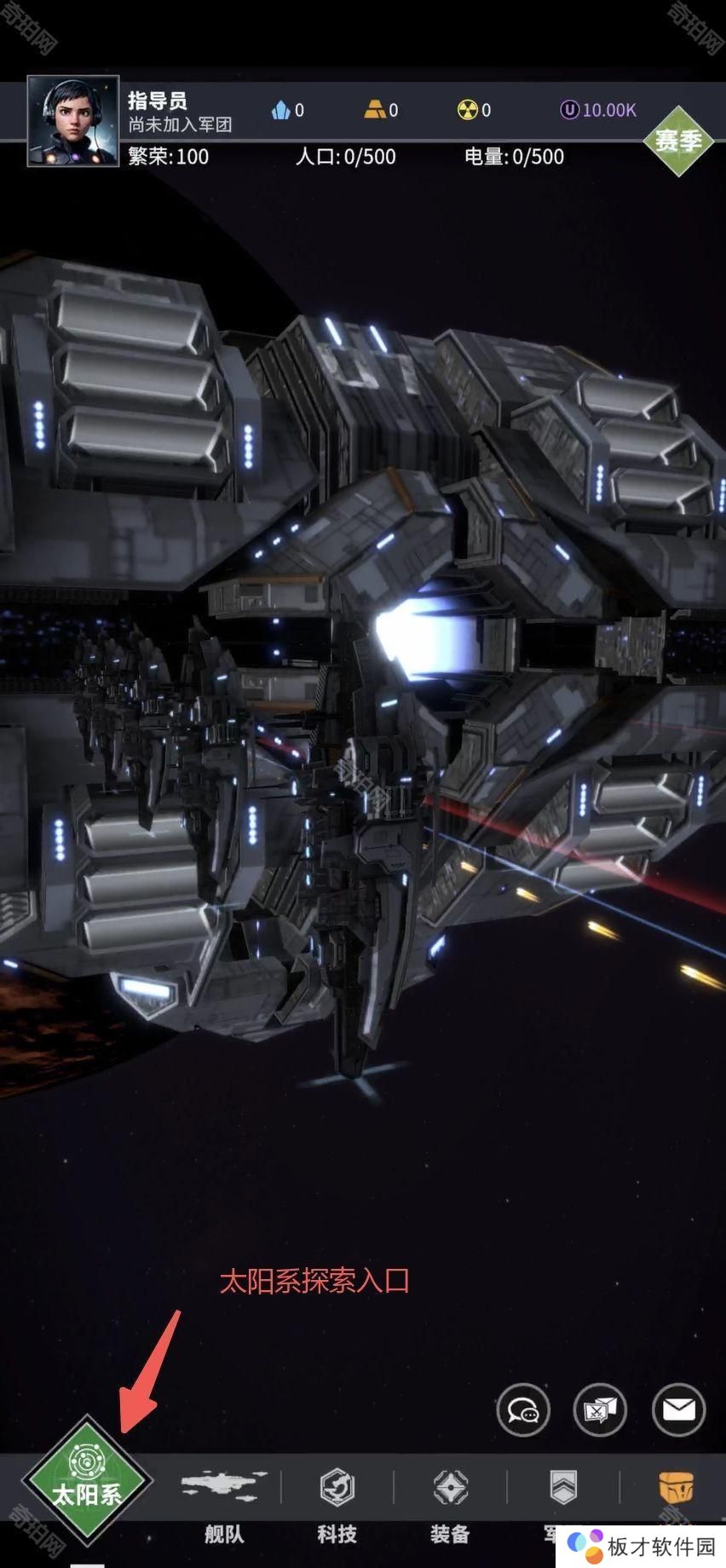Open the green 赛季 season button
The width and height of the screenshot is (726, 1568).
(x=677, y=141)
